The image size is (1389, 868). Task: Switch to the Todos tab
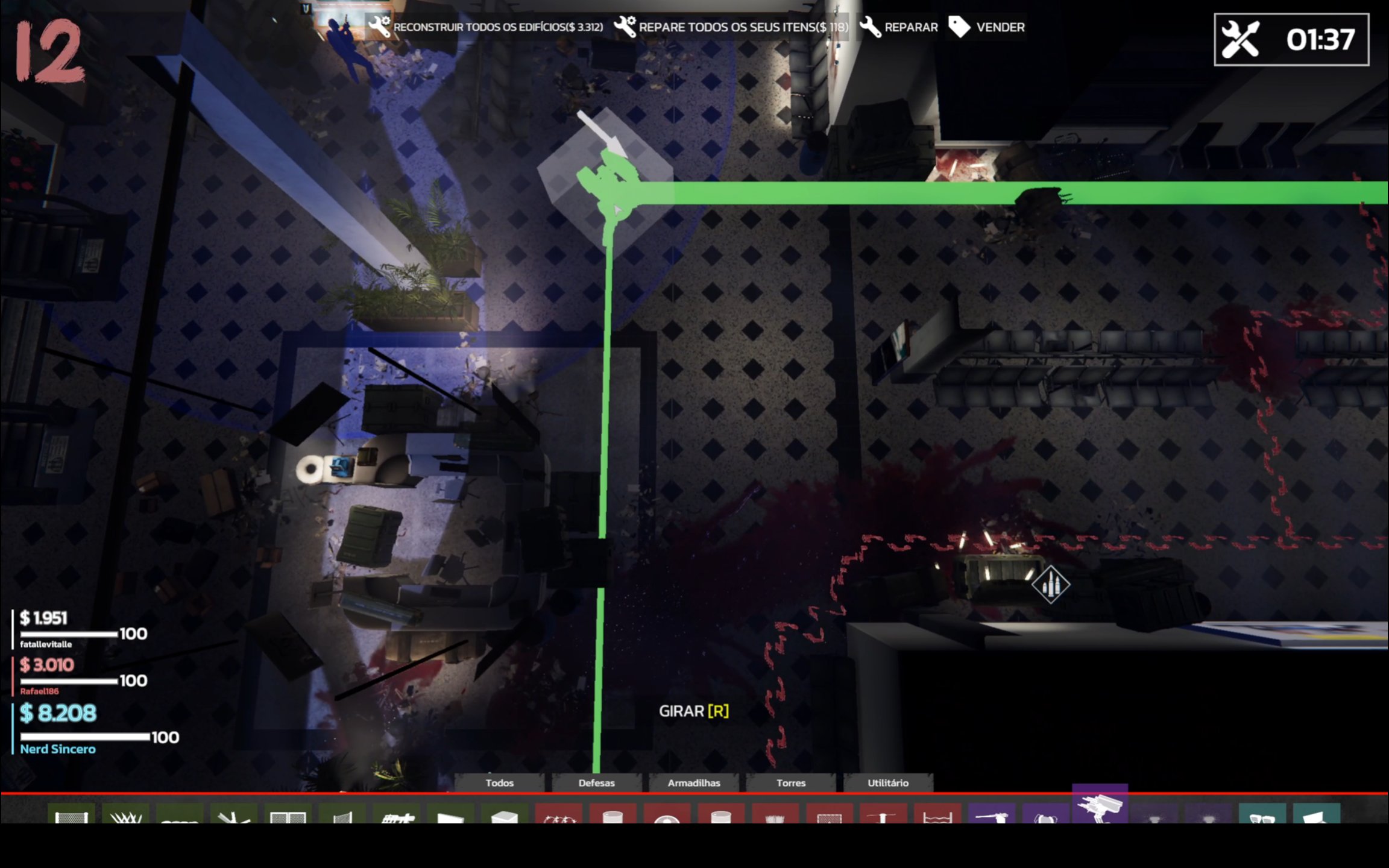click(x=499, y=782)
